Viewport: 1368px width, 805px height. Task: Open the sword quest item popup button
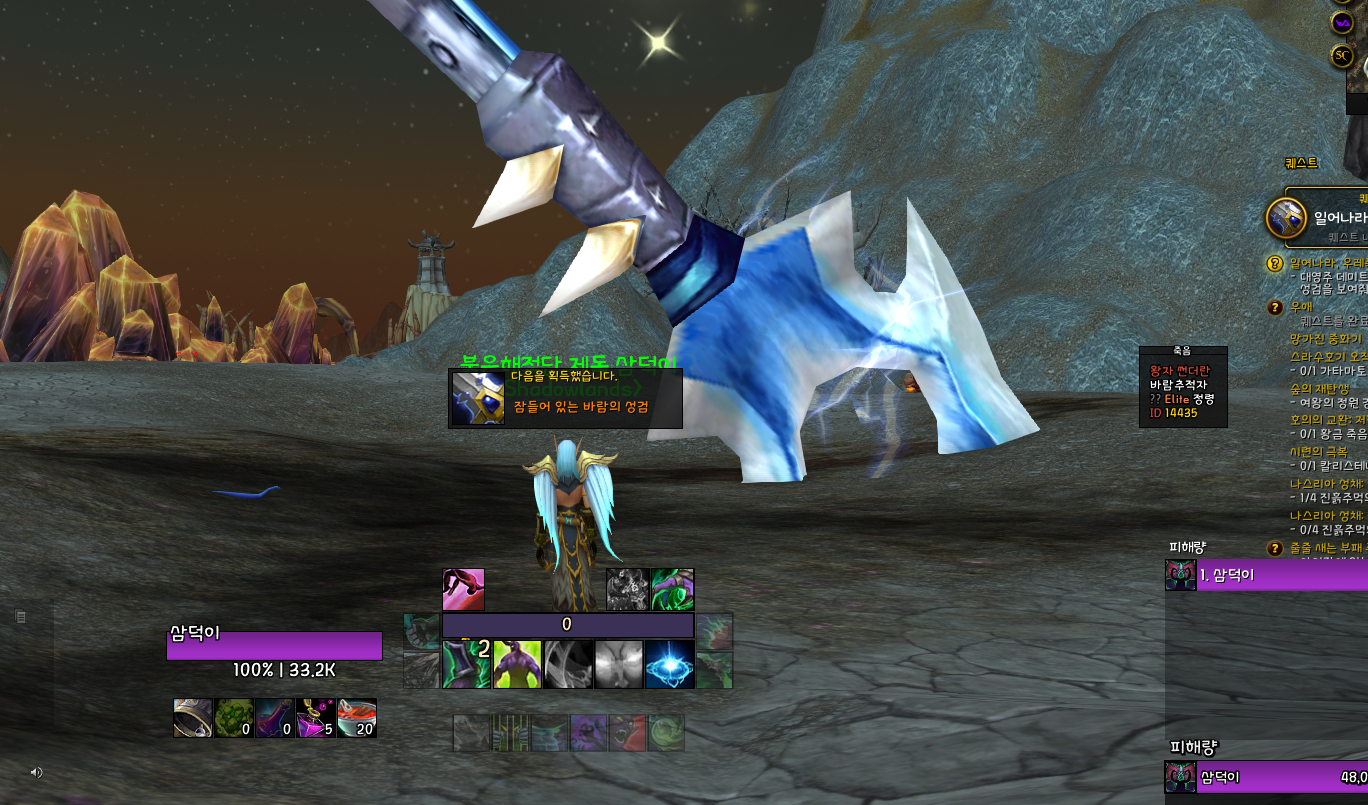point(1286,217)
